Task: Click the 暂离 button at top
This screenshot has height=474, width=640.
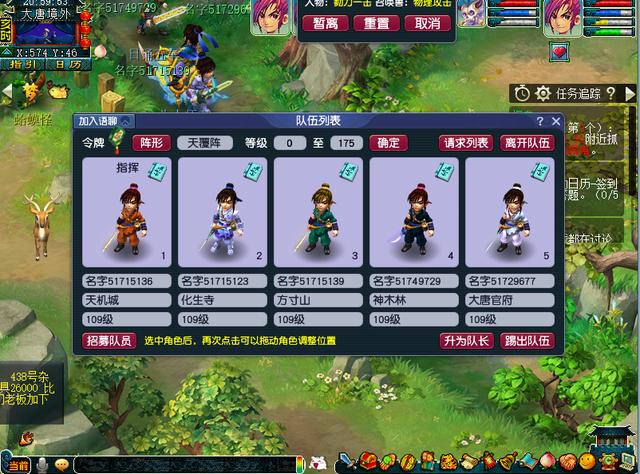Action: pyautogui.click(x=325, y=23)
